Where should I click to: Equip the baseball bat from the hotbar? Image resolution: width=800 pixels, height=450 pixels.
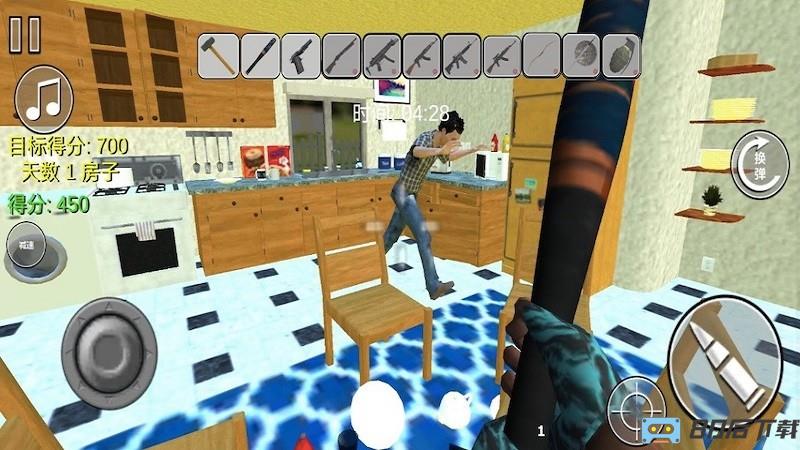tap(259, 55)
